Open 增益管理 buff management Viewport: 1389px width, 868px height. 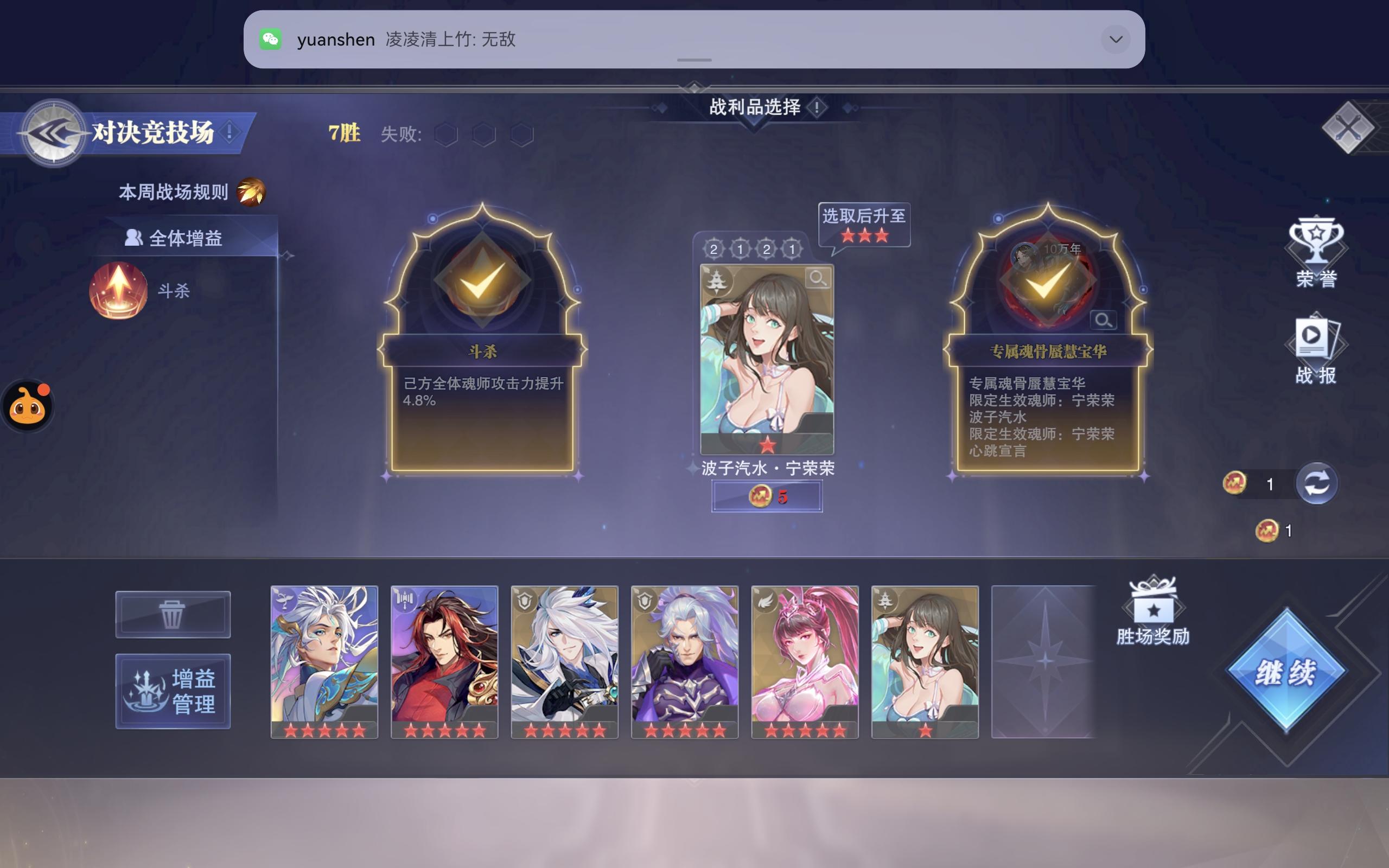click(173, 692)
